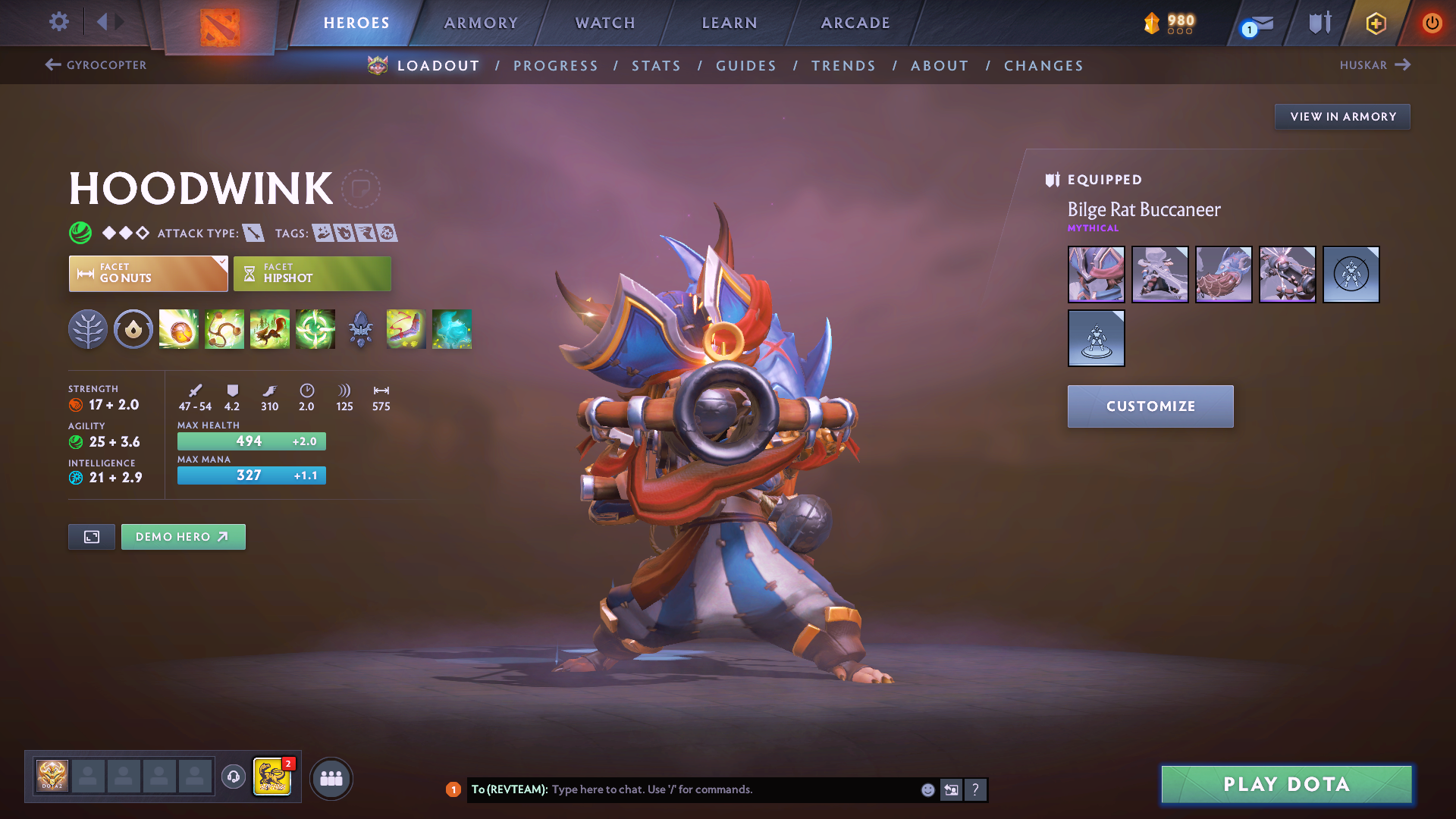Click the party finder people icon

pos(331,778)
